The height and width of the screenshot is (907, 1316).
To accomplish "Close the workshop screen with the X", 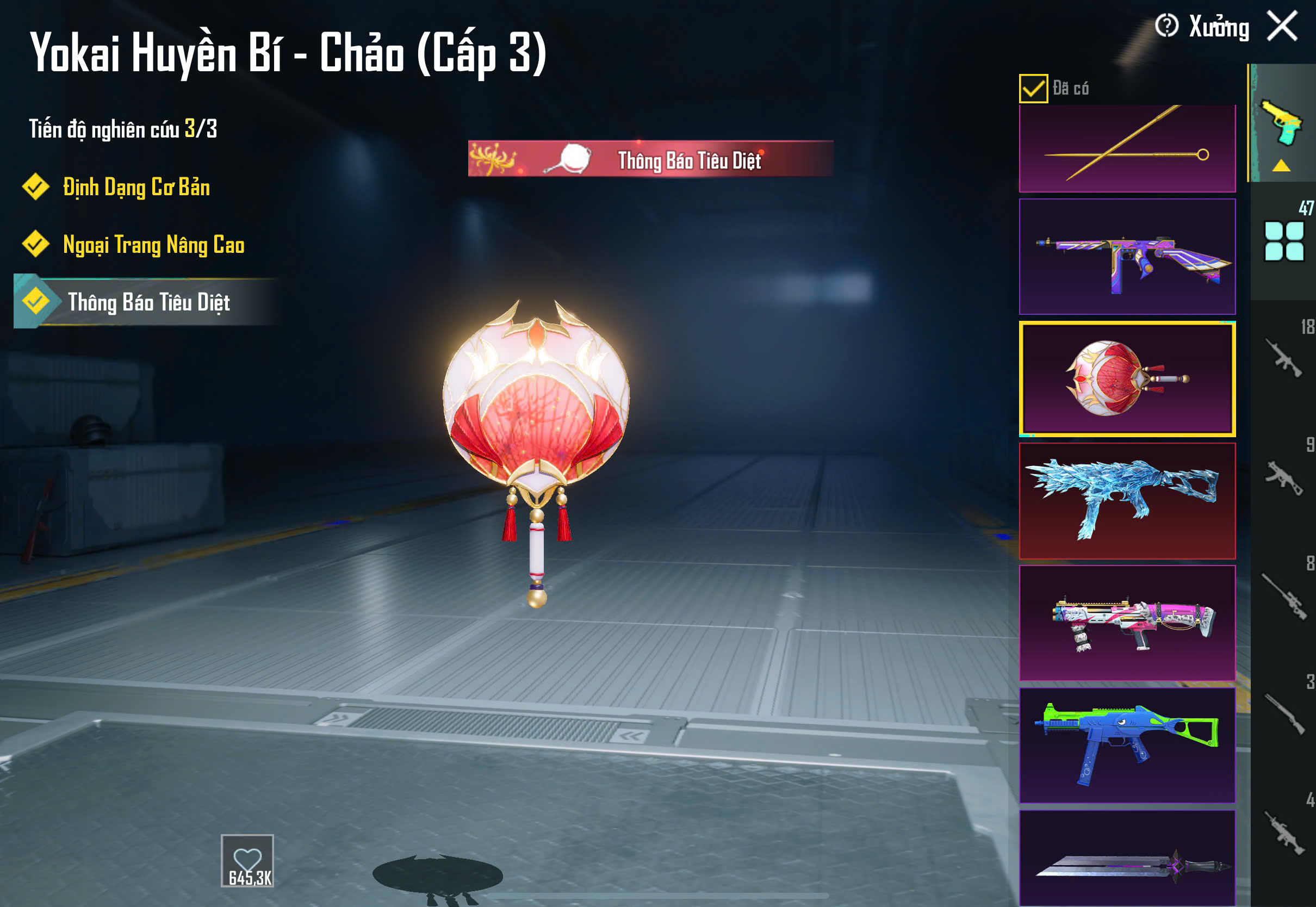I will tap(1282, 26).
